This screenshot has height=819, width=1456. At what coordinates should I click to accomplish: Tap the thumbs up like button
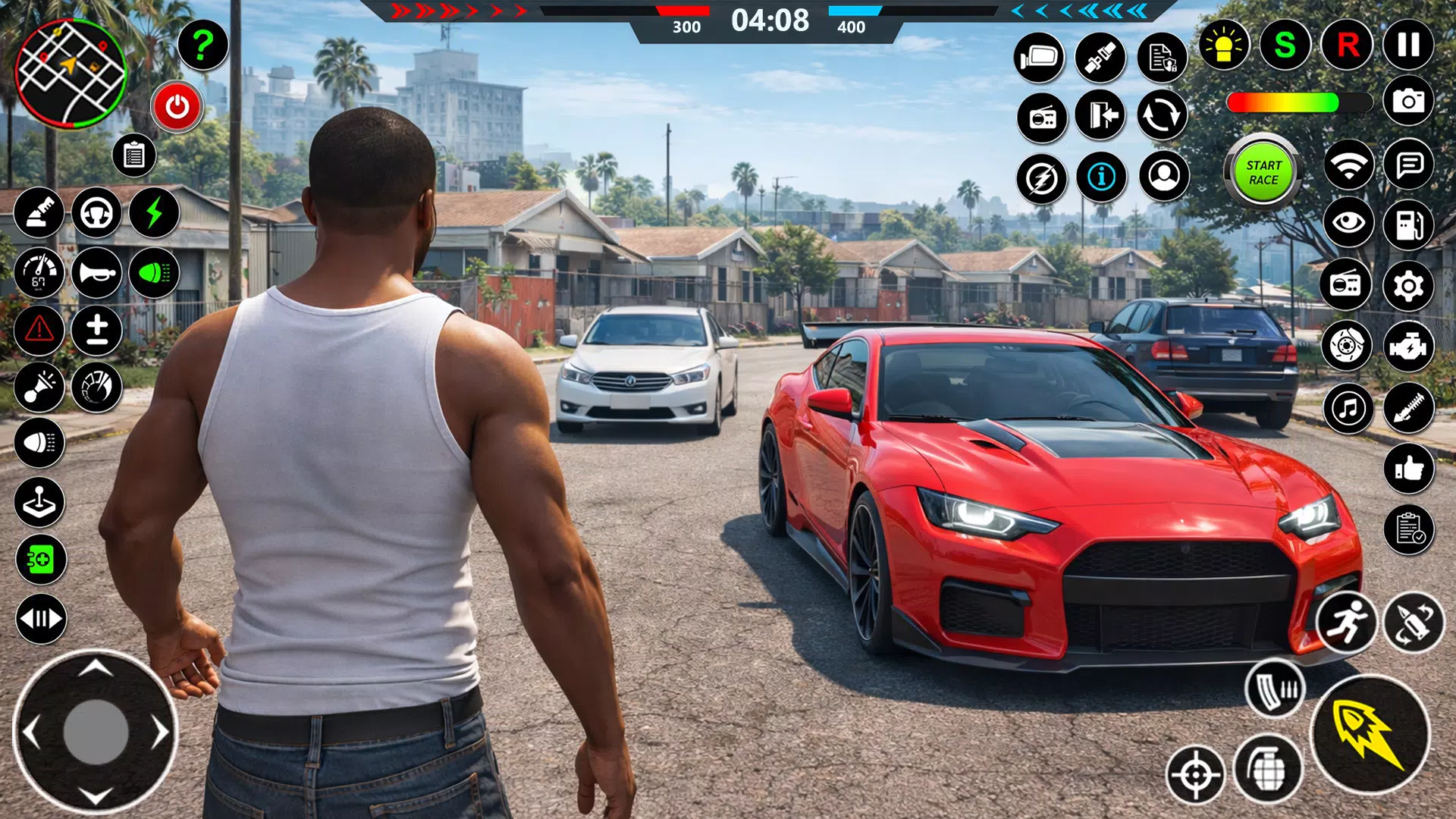click(x=1408, y=469)
